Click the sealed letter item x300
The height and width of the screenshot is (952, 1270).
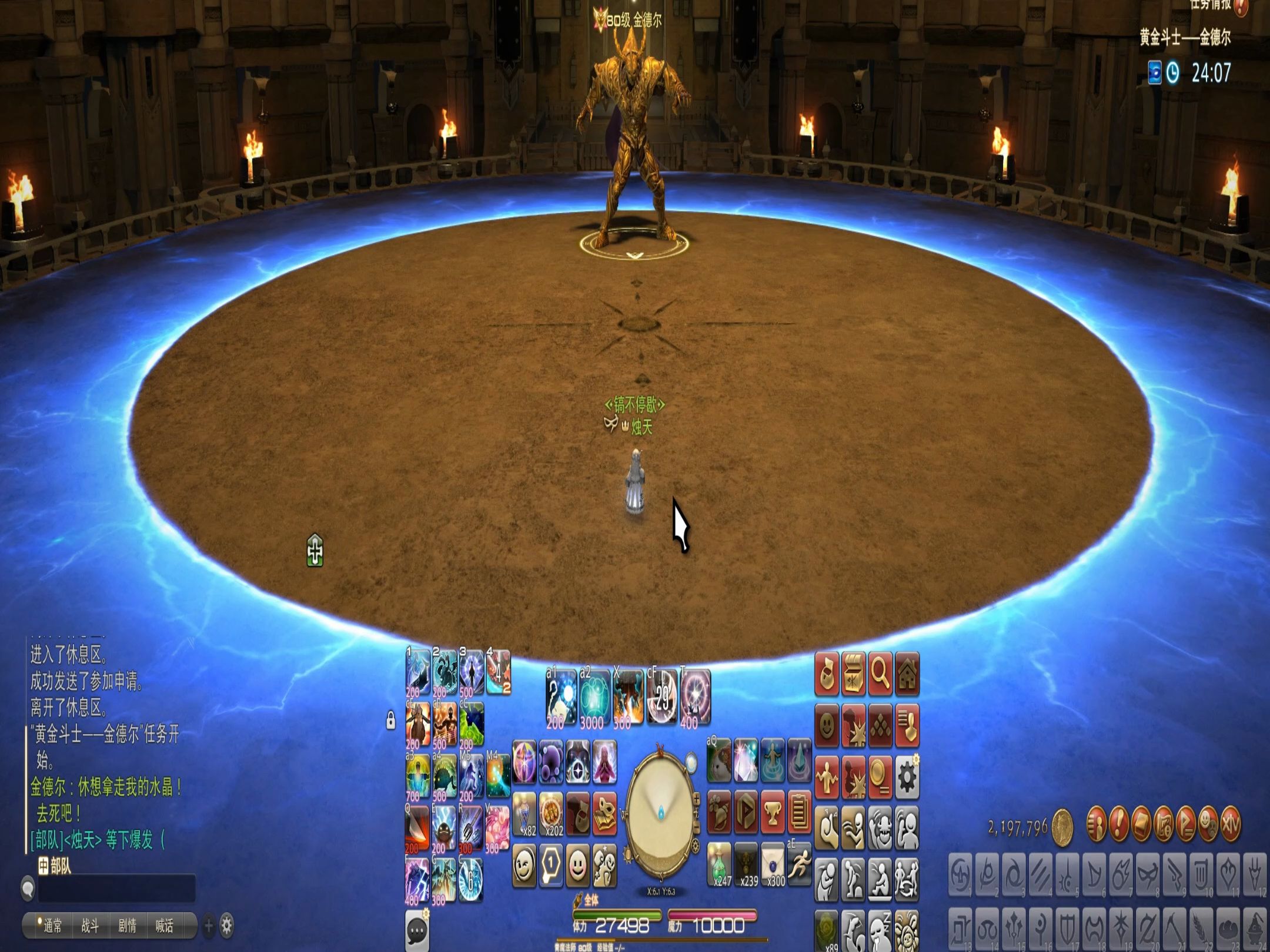pyautogui.click(x=774, y=864)
